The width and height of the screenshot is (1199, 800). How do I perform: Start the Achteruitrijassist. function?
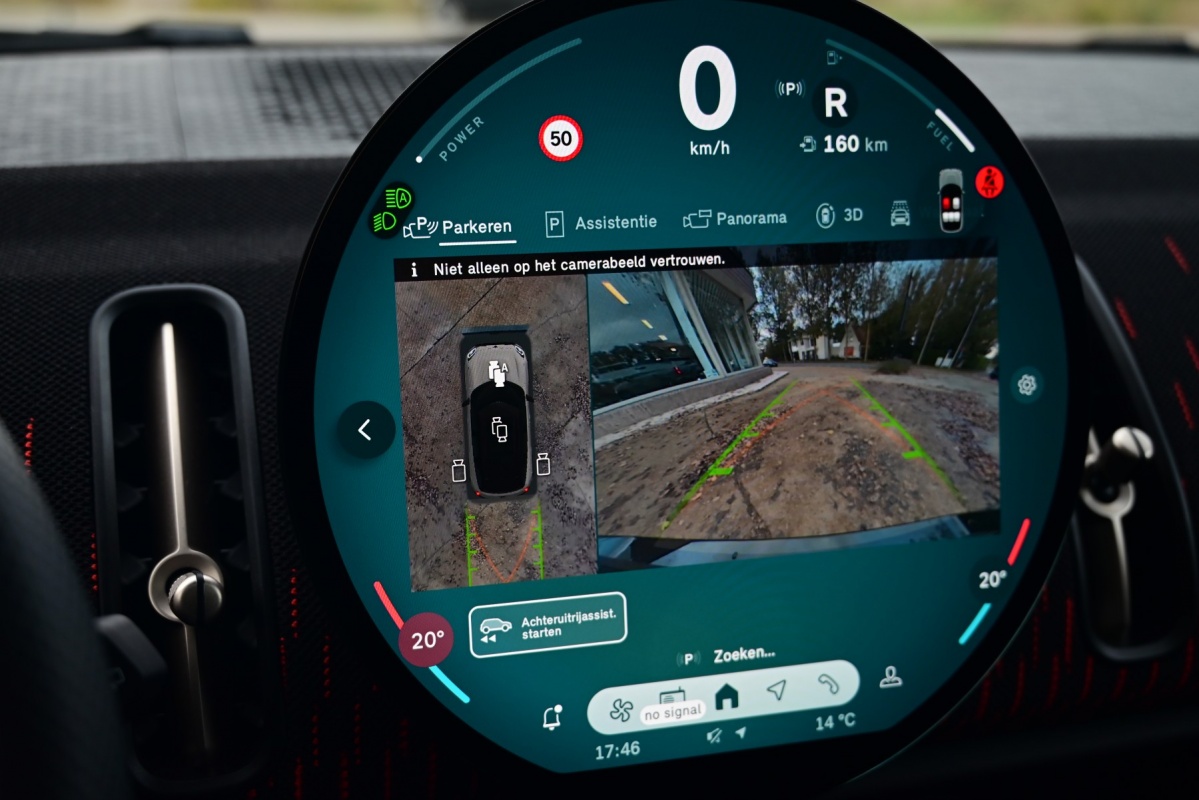tap(547, 625)
